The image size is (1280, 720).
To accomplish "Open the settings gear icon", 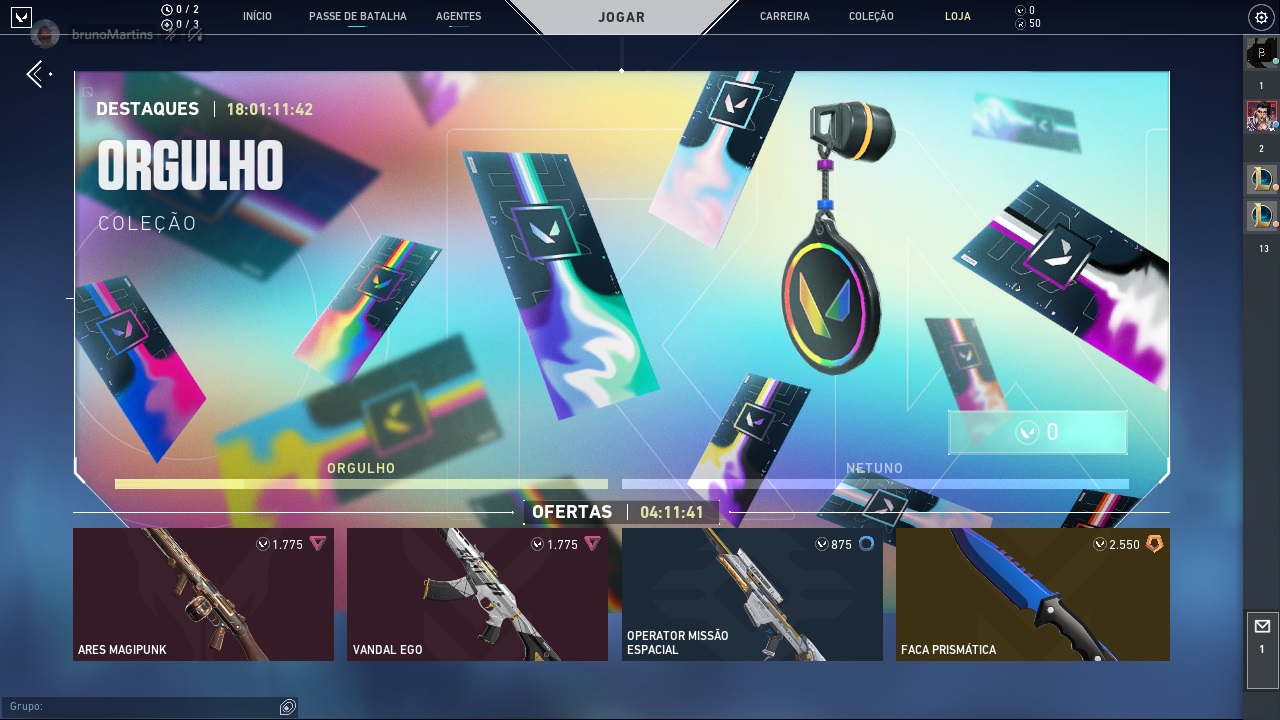I will (x=1260, y=17).
